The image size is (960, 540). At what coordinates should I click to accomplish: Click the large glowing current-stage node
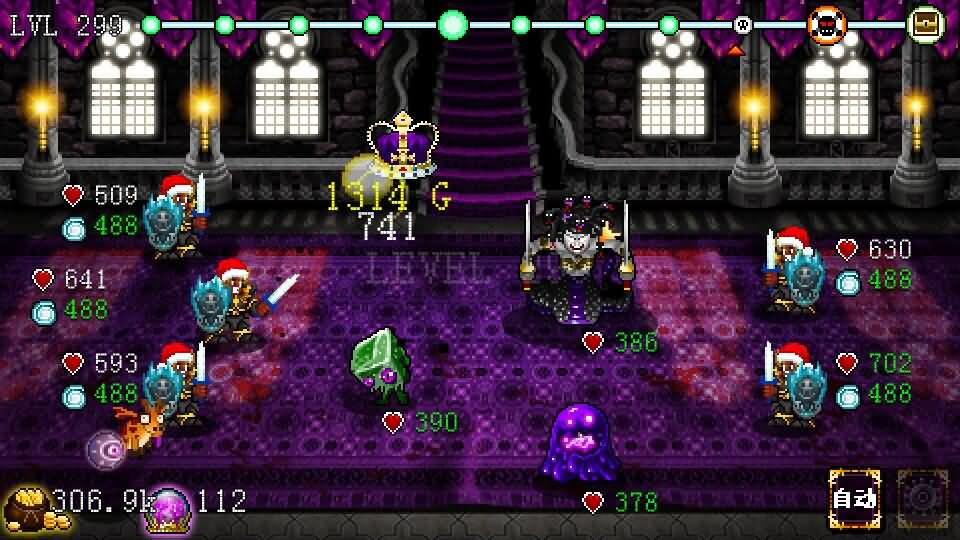coord(453,24)
